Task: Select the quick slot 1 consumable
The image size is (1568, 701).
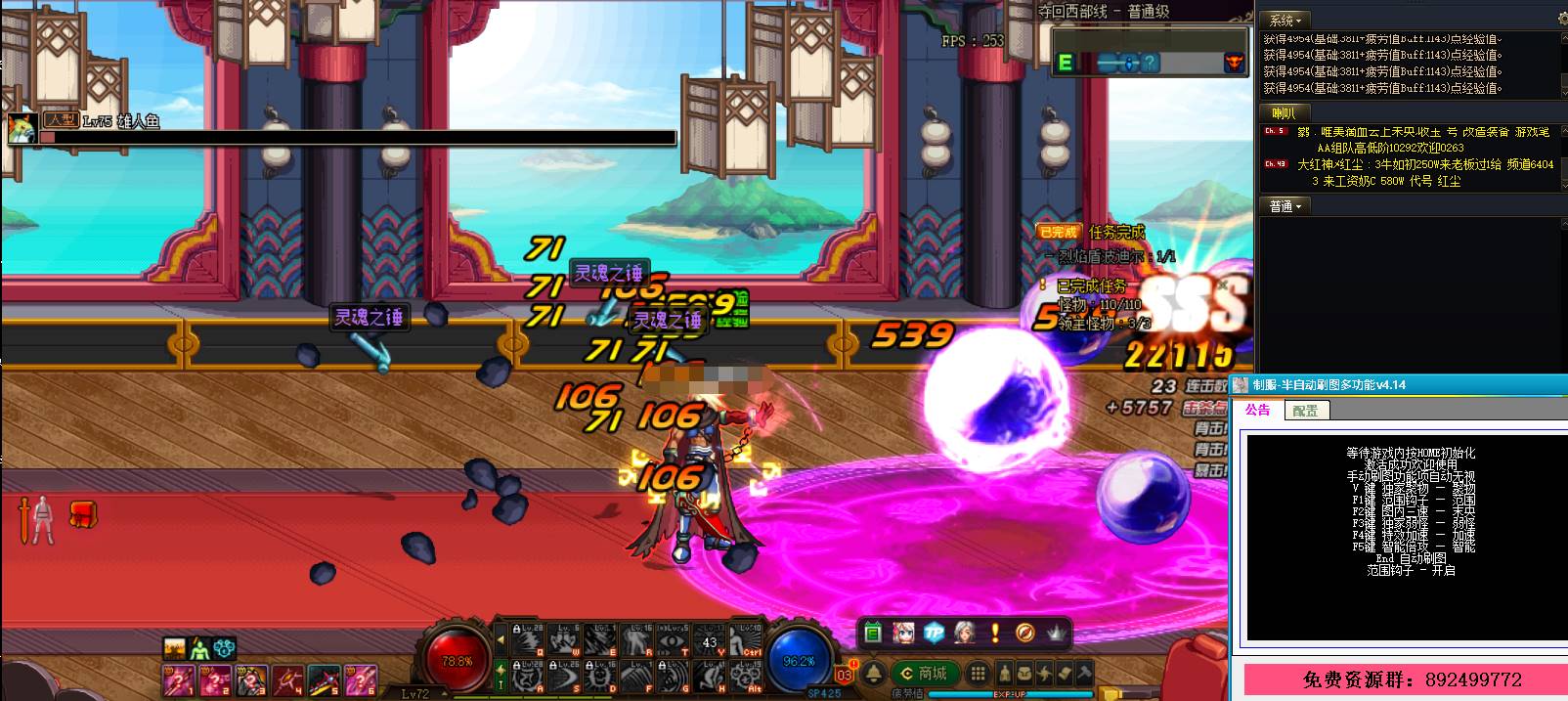Action: 179,678
